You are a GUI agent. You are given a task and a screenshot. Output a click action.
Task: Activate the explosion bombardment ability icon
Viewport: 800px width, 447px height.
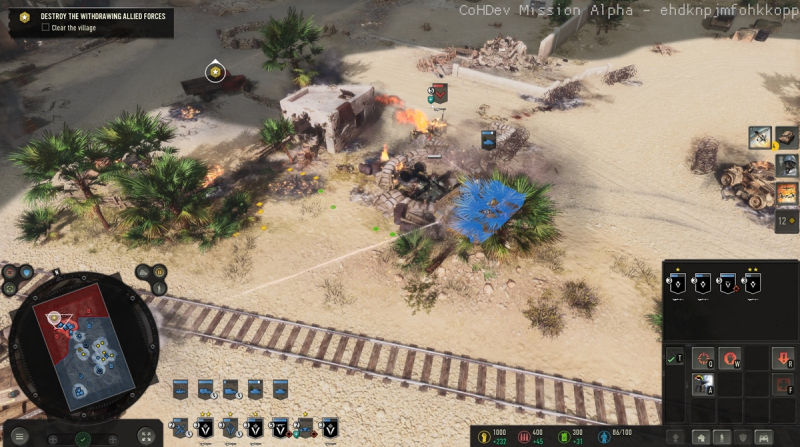(x=787, y=192)
